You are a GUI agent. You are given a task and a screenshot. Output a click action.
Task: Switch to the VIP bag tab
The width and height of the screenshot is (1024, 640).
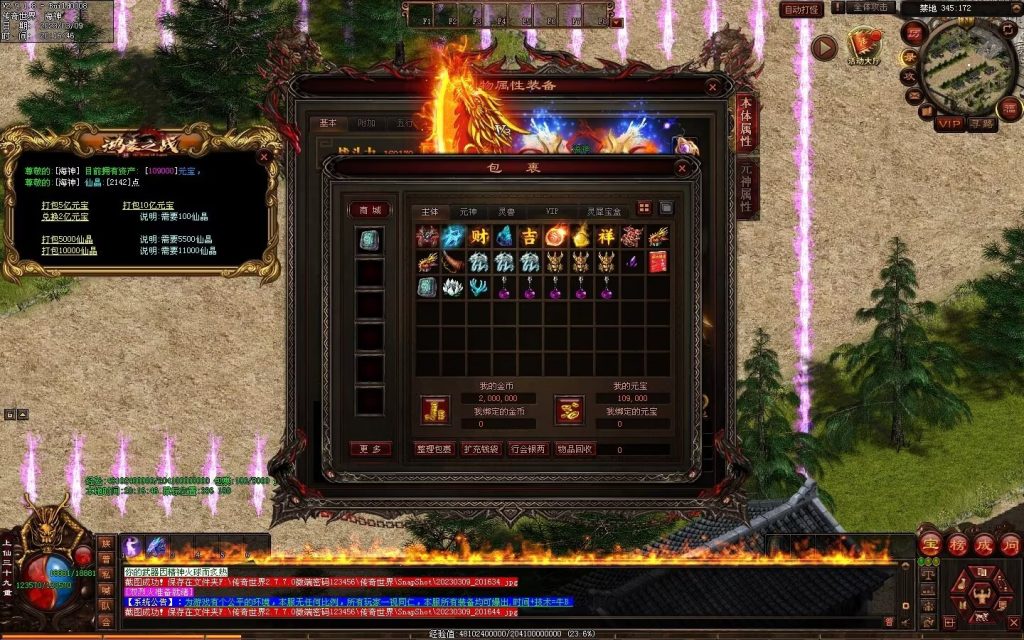(552, 212)
